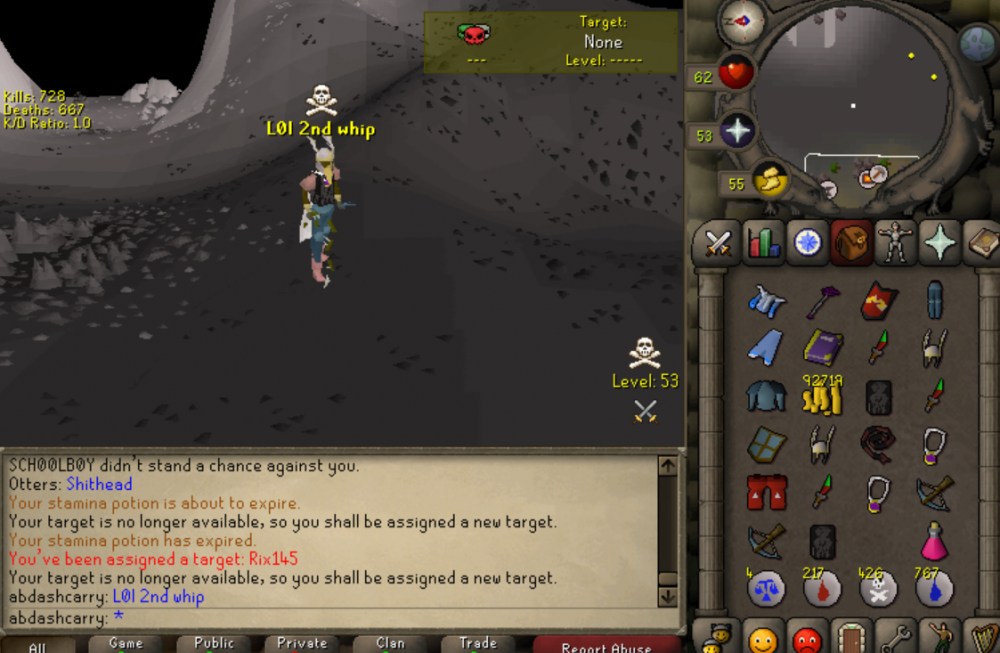Select the coins stack in inventory
This screenshot has width=1000, height=653.
click(x=822, y=397)
